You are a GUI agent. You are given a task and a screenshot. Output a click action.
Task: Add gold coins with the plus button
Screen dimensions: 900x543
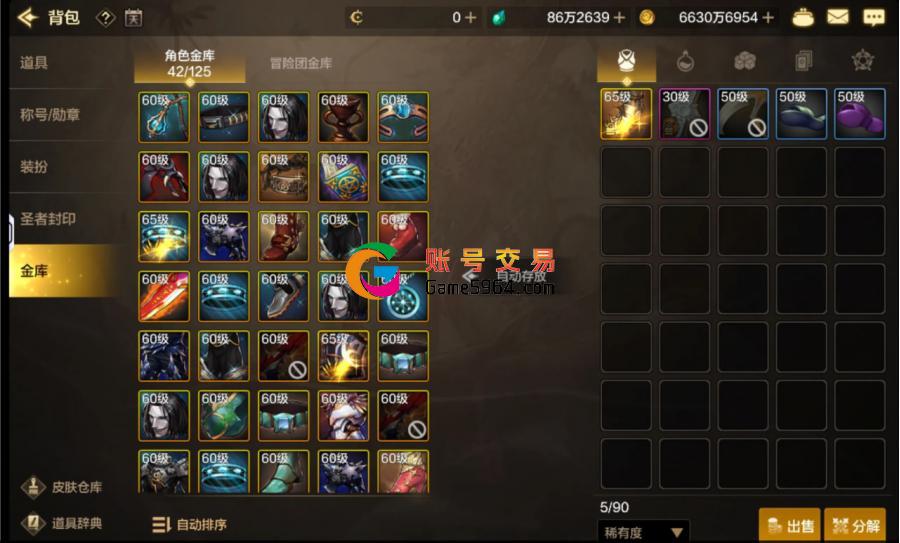[x=768, y=17]
